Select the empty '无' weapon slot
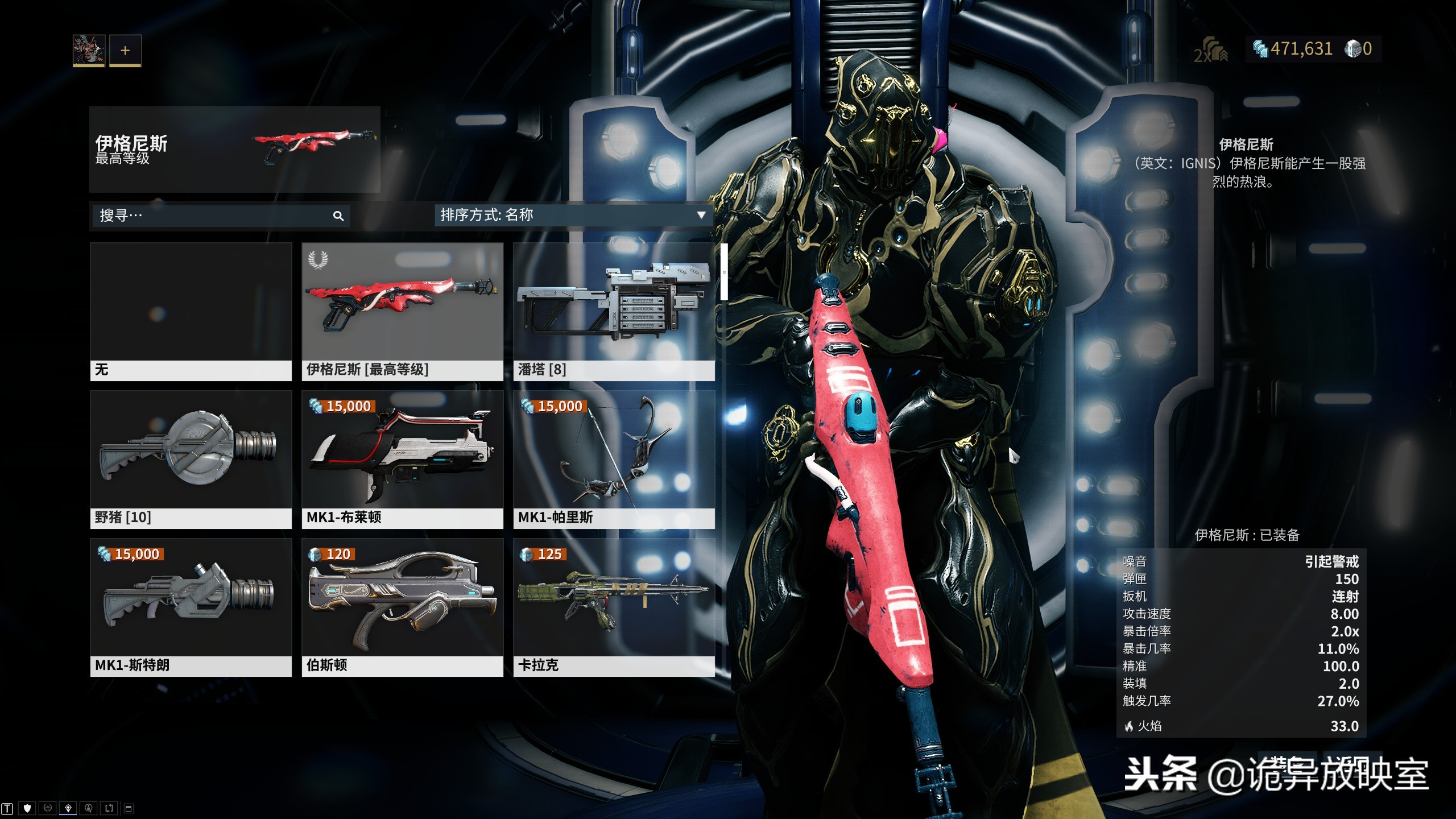 pos(191,312)
